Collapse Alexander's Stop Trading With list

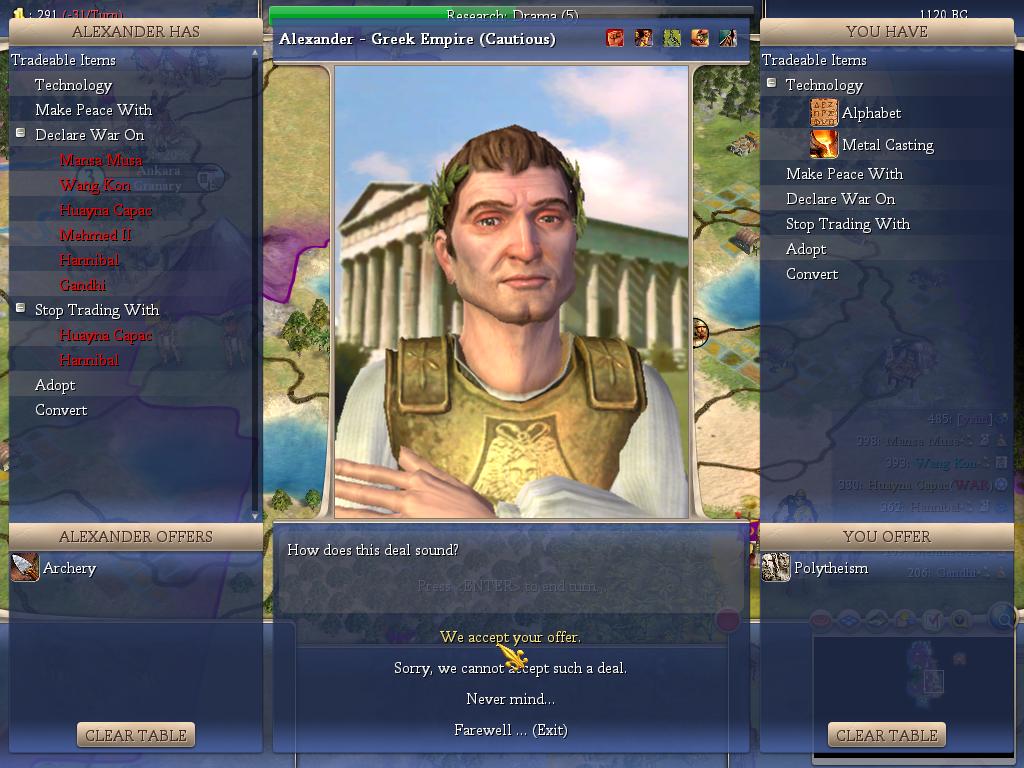(x=20, y=308)
